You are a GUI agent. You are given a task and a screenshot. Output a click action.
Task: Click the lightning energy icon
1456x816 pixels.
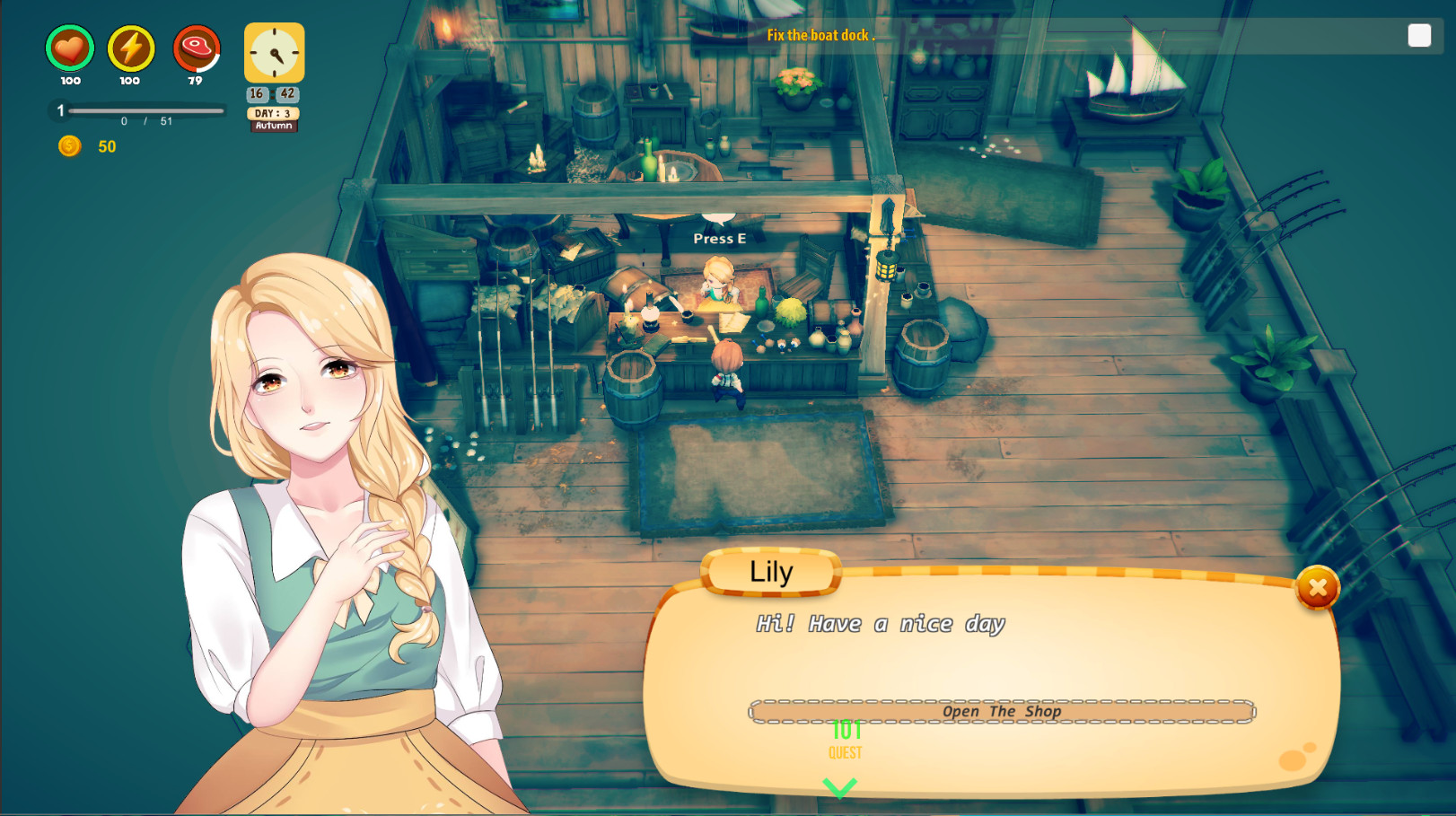point(131,49)
